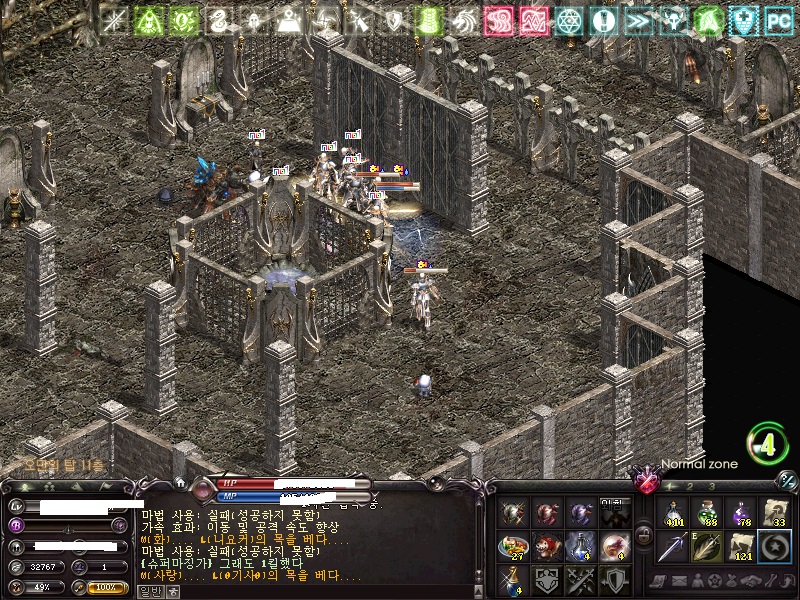
Task: Switch to hotbar page 2
Action: coord(689,486)
